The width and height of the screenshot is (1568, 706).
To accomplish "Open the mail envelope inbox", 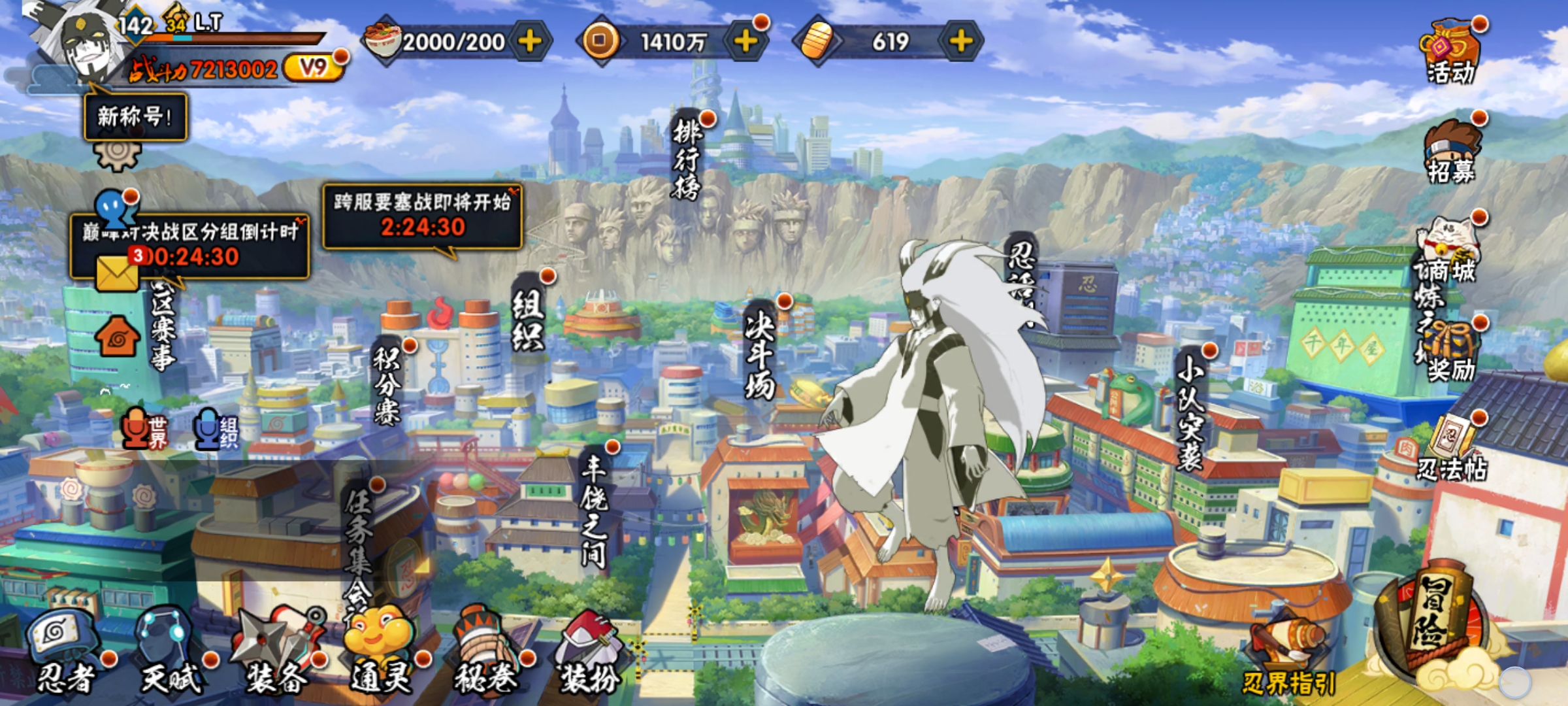I will 118,273.
